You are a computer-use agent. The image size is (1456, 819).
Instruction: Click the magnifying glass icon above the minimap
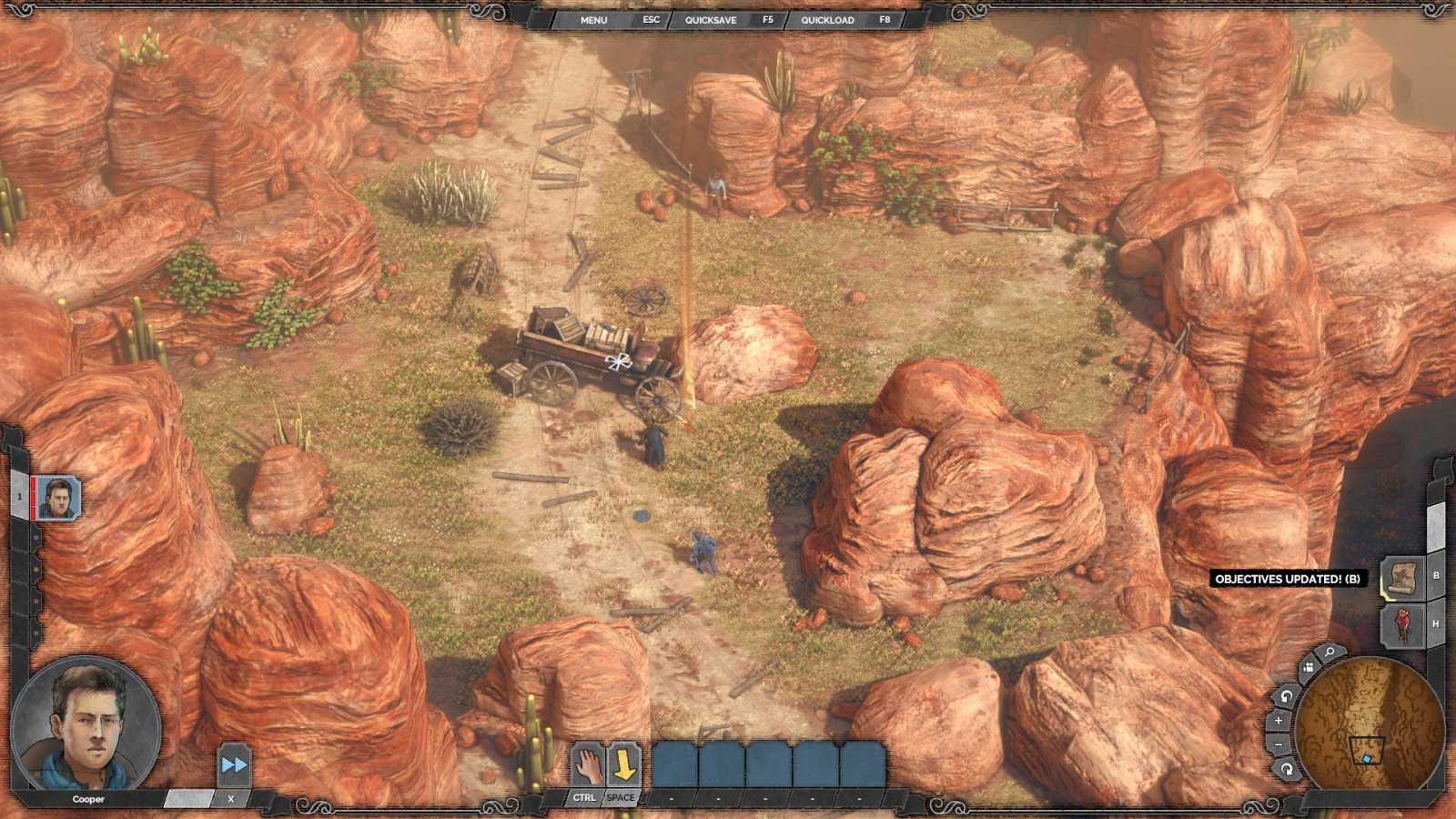(x=1328, y=652)
